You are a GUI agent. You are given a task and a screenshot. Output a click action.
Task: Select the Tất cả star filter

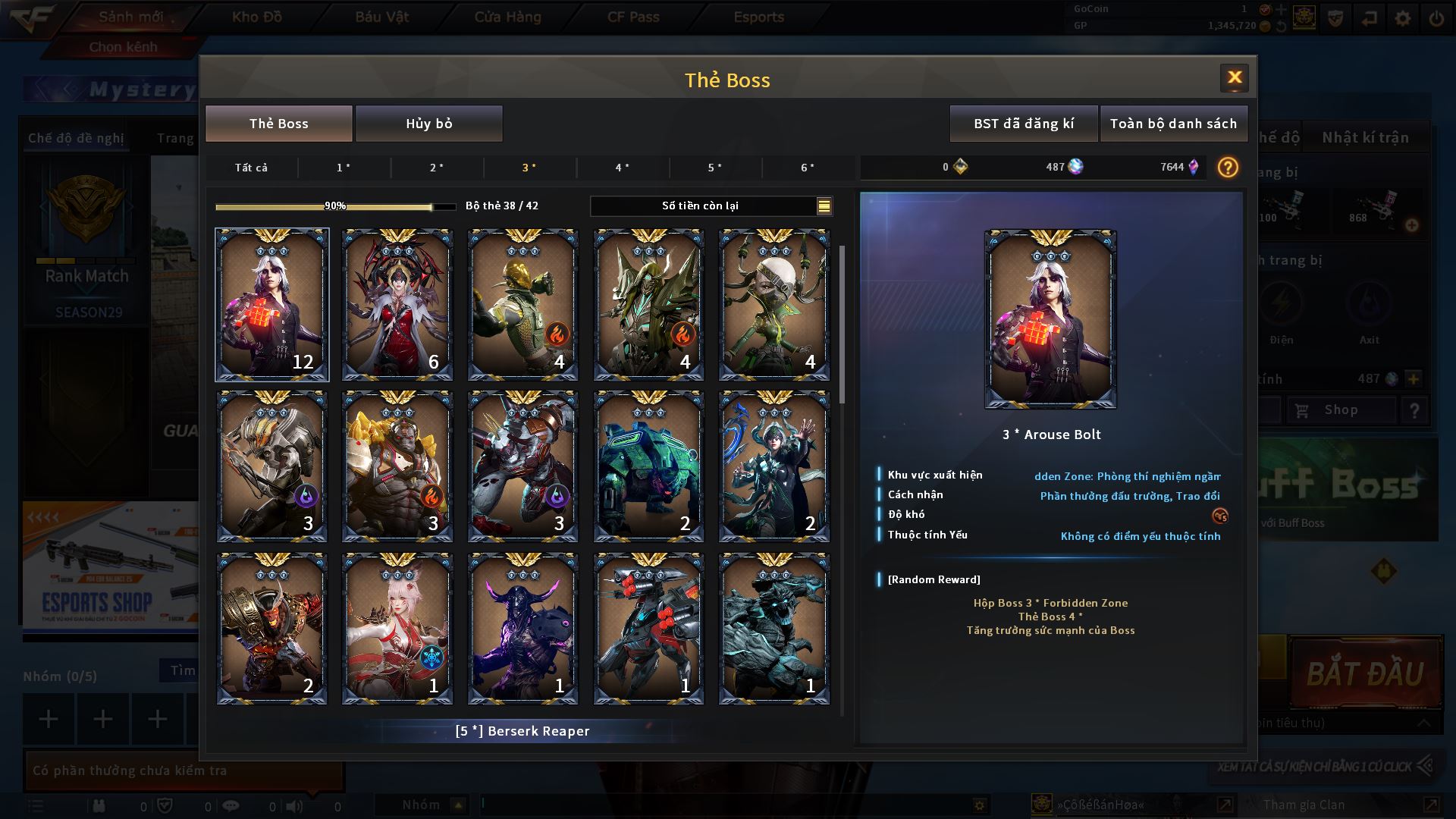pyautogui.click(x=251, y=168)
